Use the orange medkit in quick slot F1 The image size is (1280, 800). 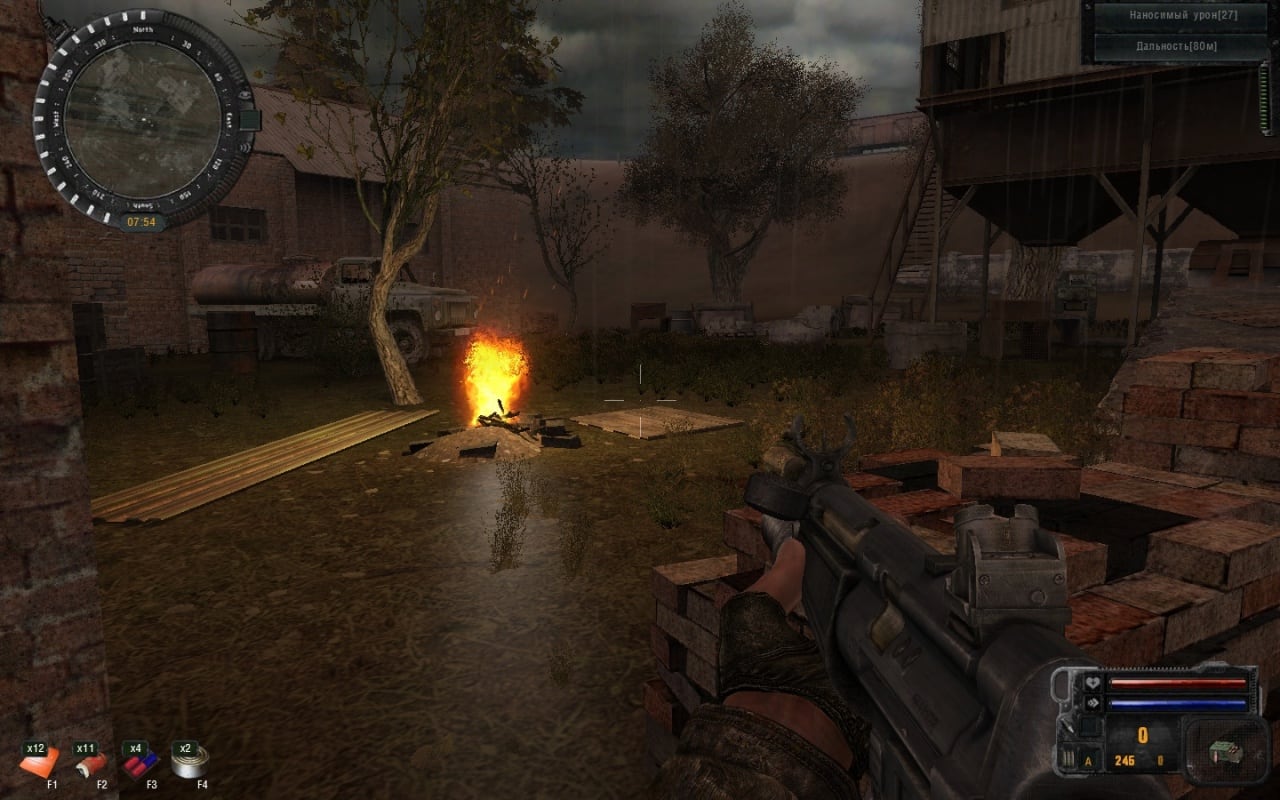40,765
